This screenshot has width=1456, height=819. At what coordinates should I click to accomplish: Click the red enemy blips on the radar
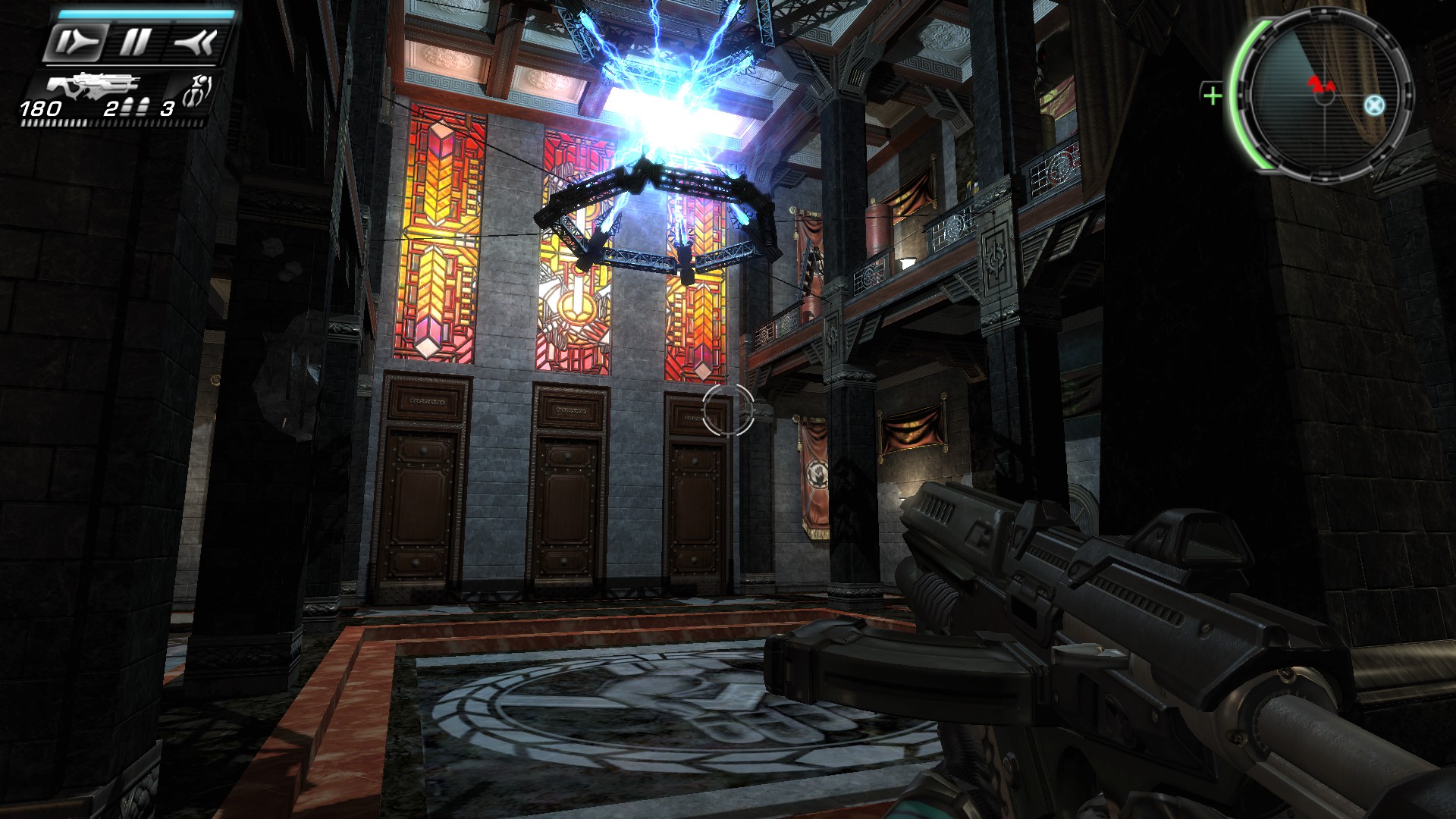click(1321, 85)
